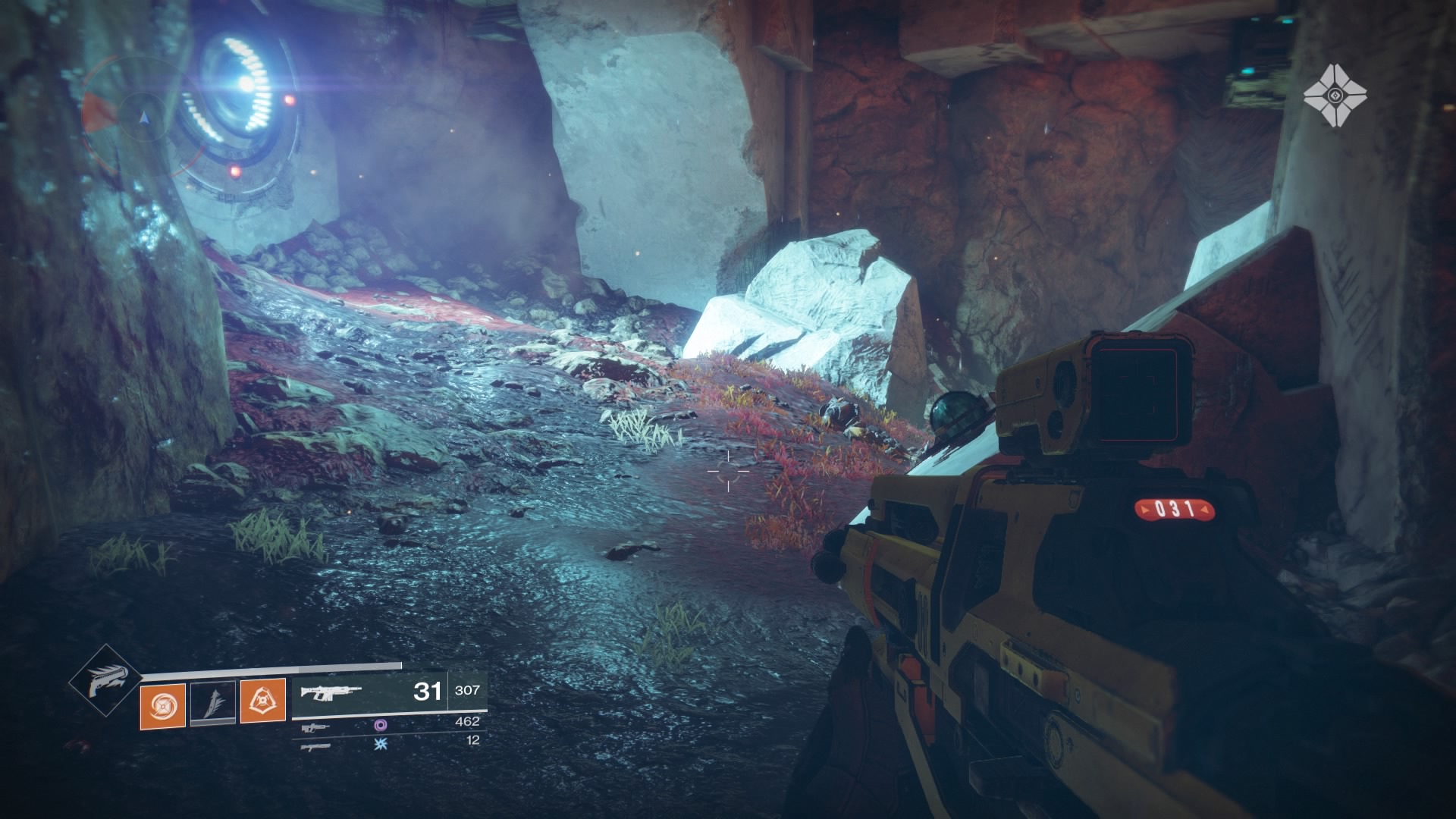Use the orange swirl grenade ability
Image resolution: width=1456 pixels, height=819 pixels.
163,704
